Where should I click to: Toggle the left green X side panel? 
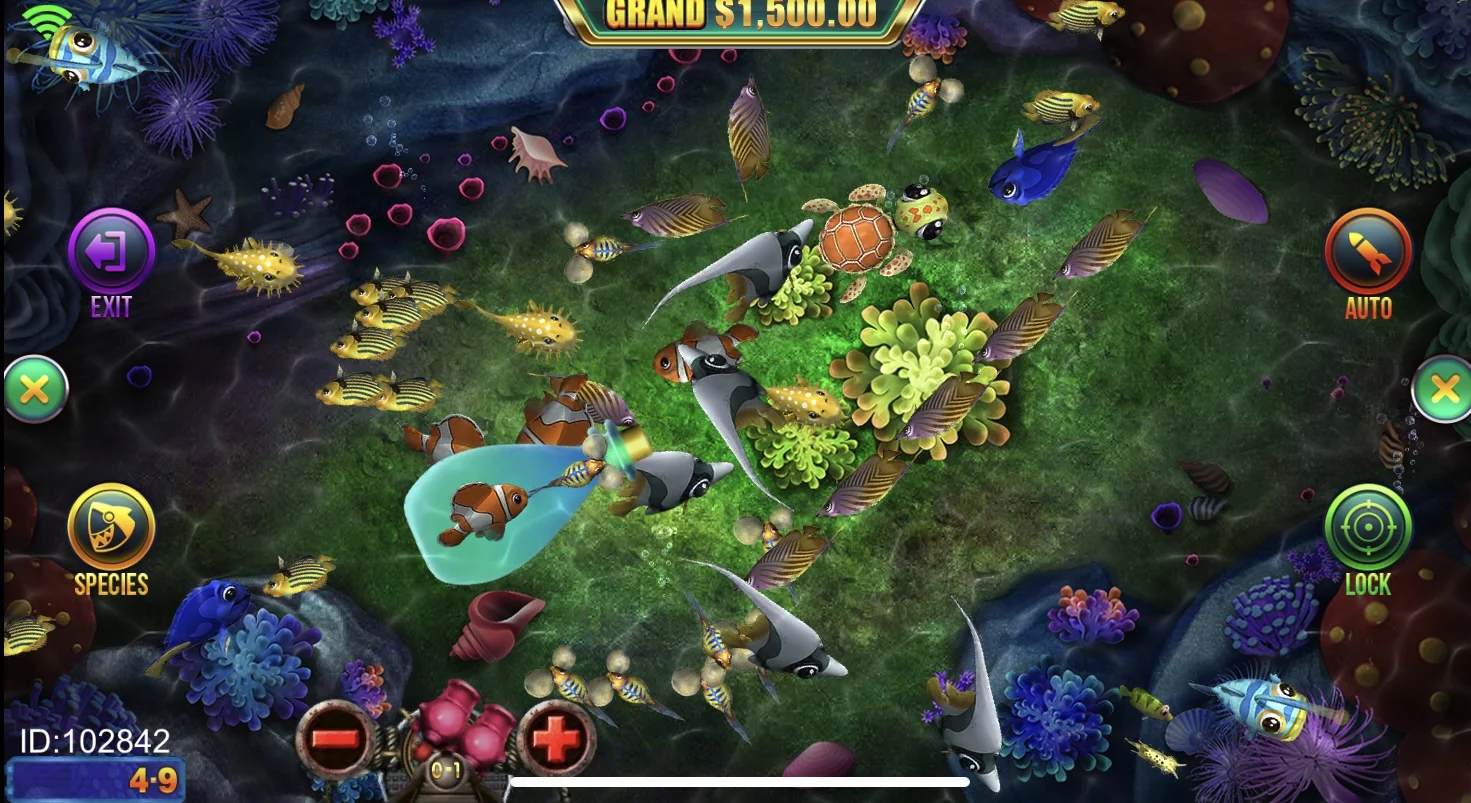pos(34,390)
